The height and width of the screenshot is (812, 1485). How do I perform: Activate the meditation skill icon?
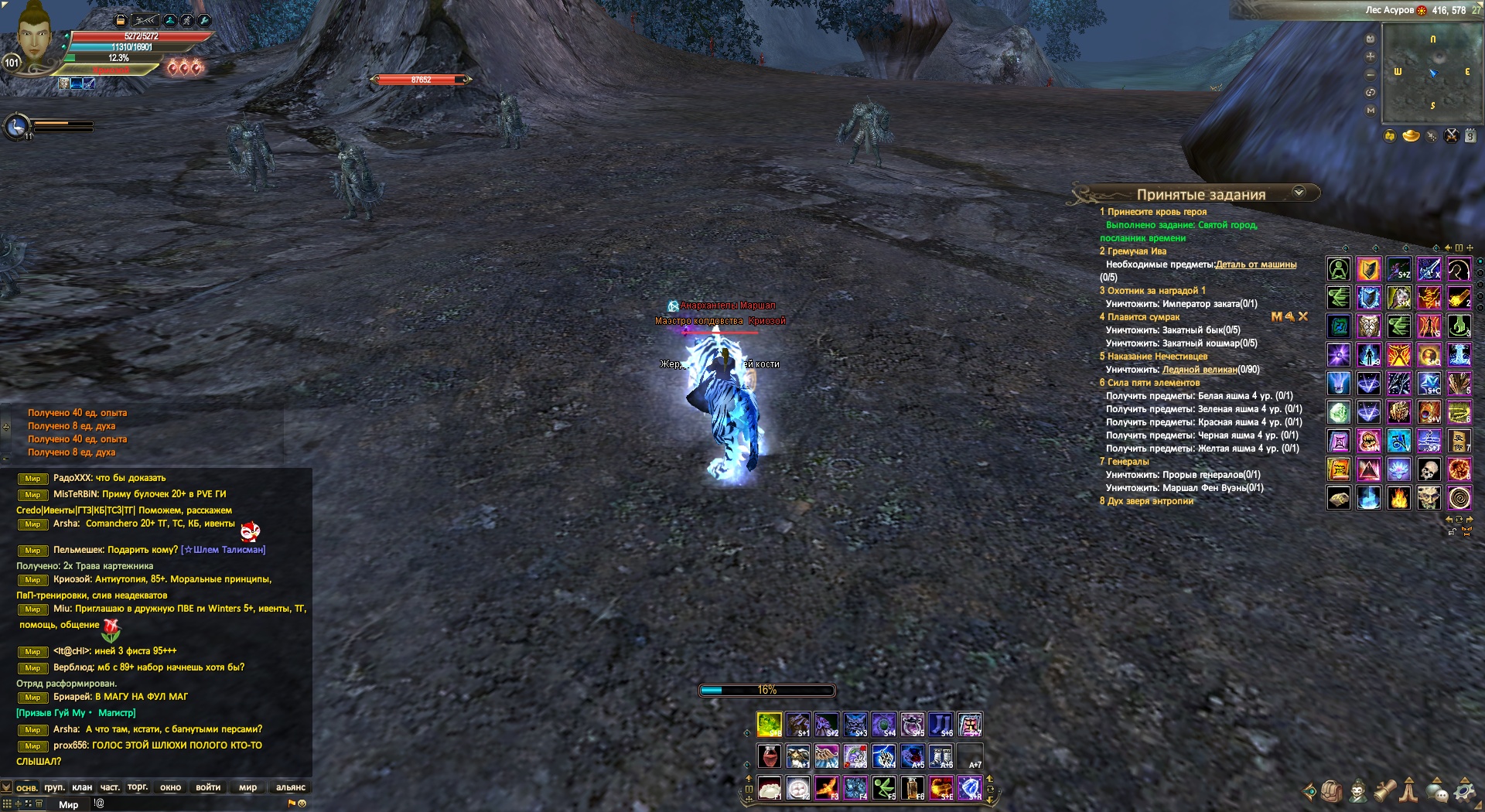(x=1339, y=270)
